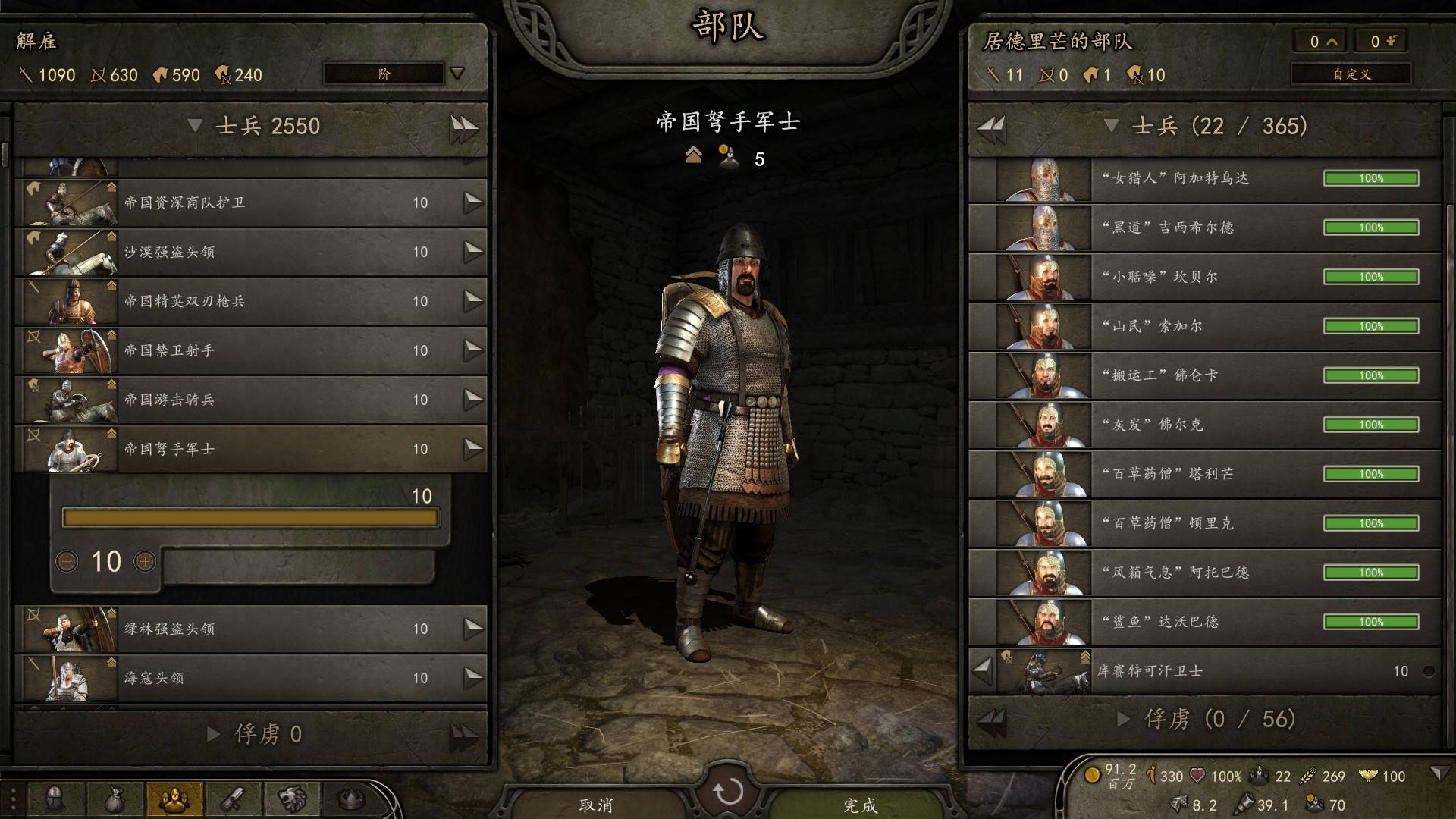The height and width of the screenshot is (819, 1456).
Task: Click the circular reset arrow button
Action: [x=728, y=792]
